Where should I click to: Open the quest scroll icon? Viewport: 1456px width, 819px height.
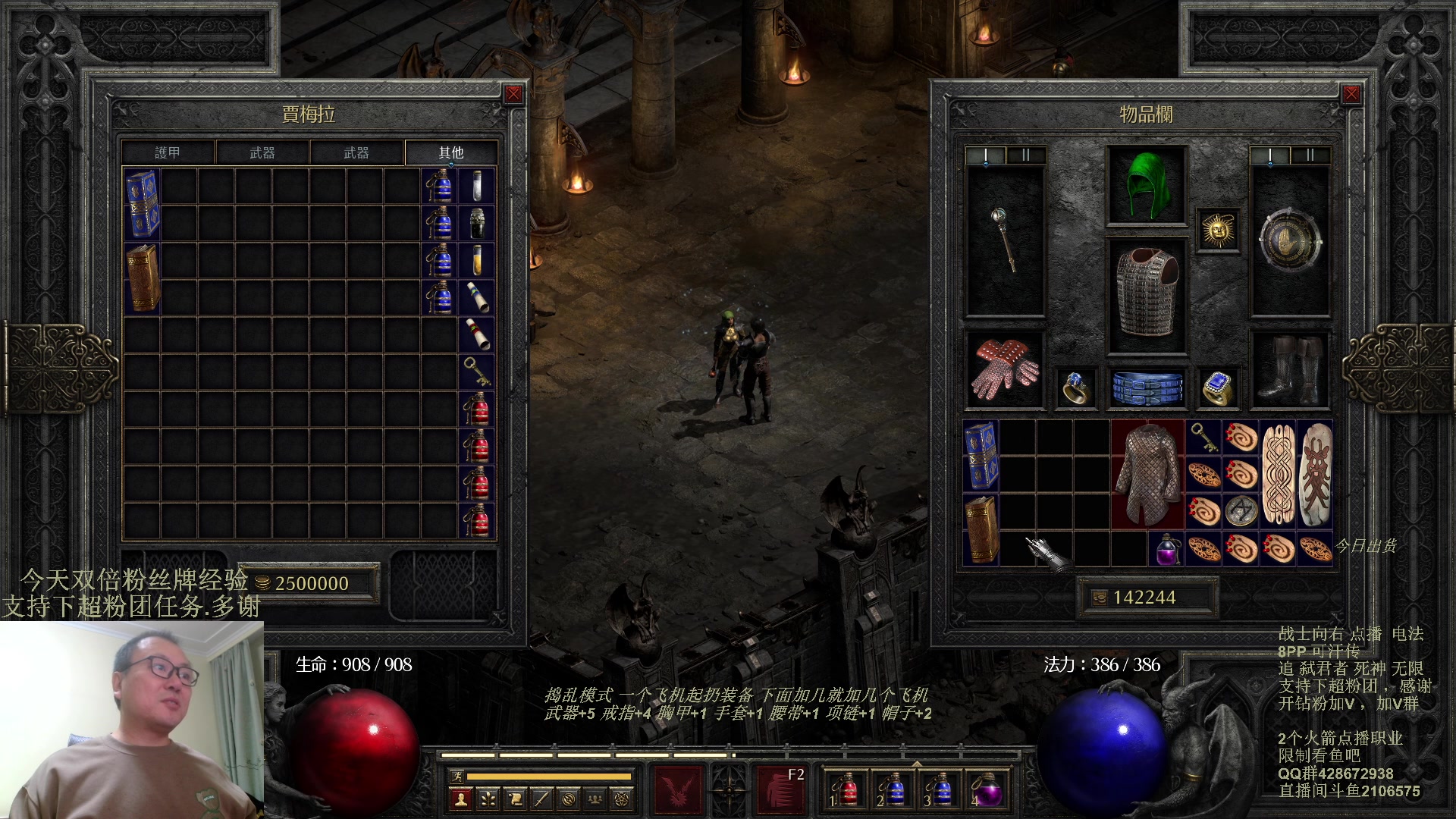pyautogui.click(x=515, y=799)
